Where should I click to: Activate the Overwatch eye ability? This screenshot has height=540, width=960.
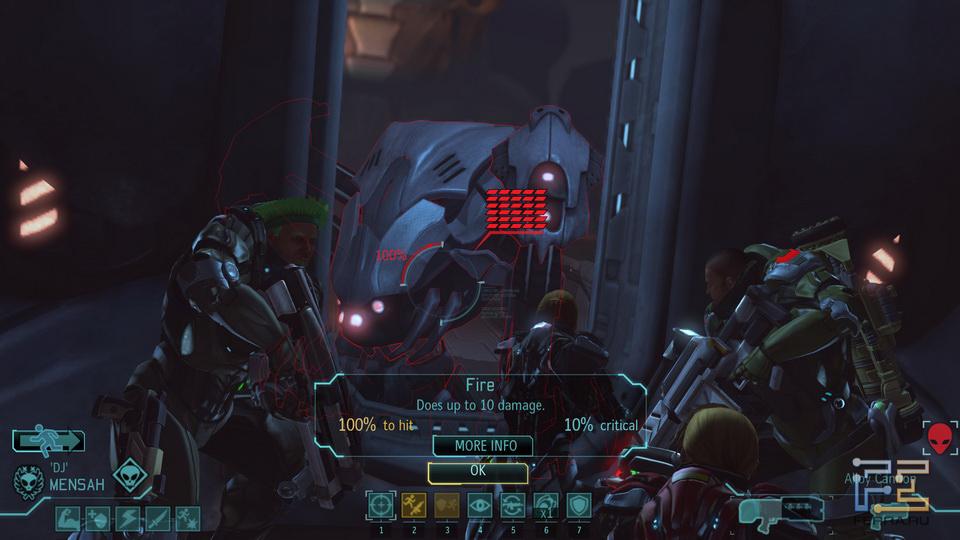click(480, 506)
